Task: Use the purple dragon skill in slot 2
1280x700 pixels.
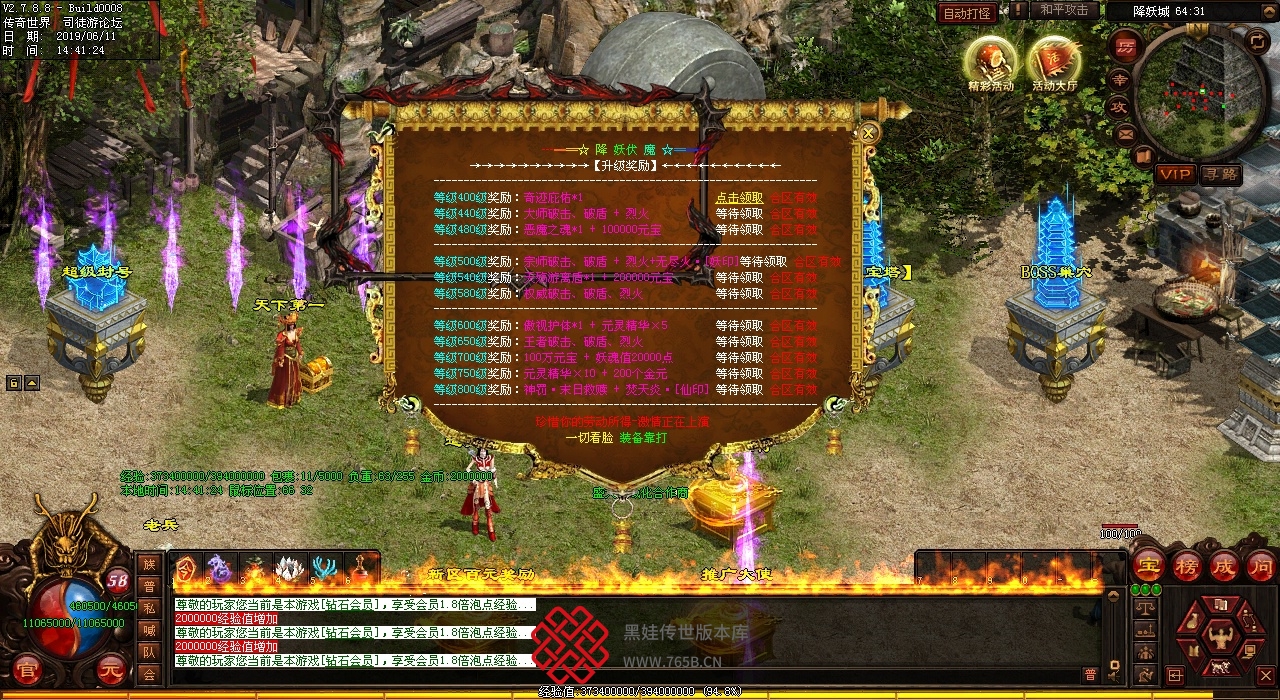Action: point(220,569)
